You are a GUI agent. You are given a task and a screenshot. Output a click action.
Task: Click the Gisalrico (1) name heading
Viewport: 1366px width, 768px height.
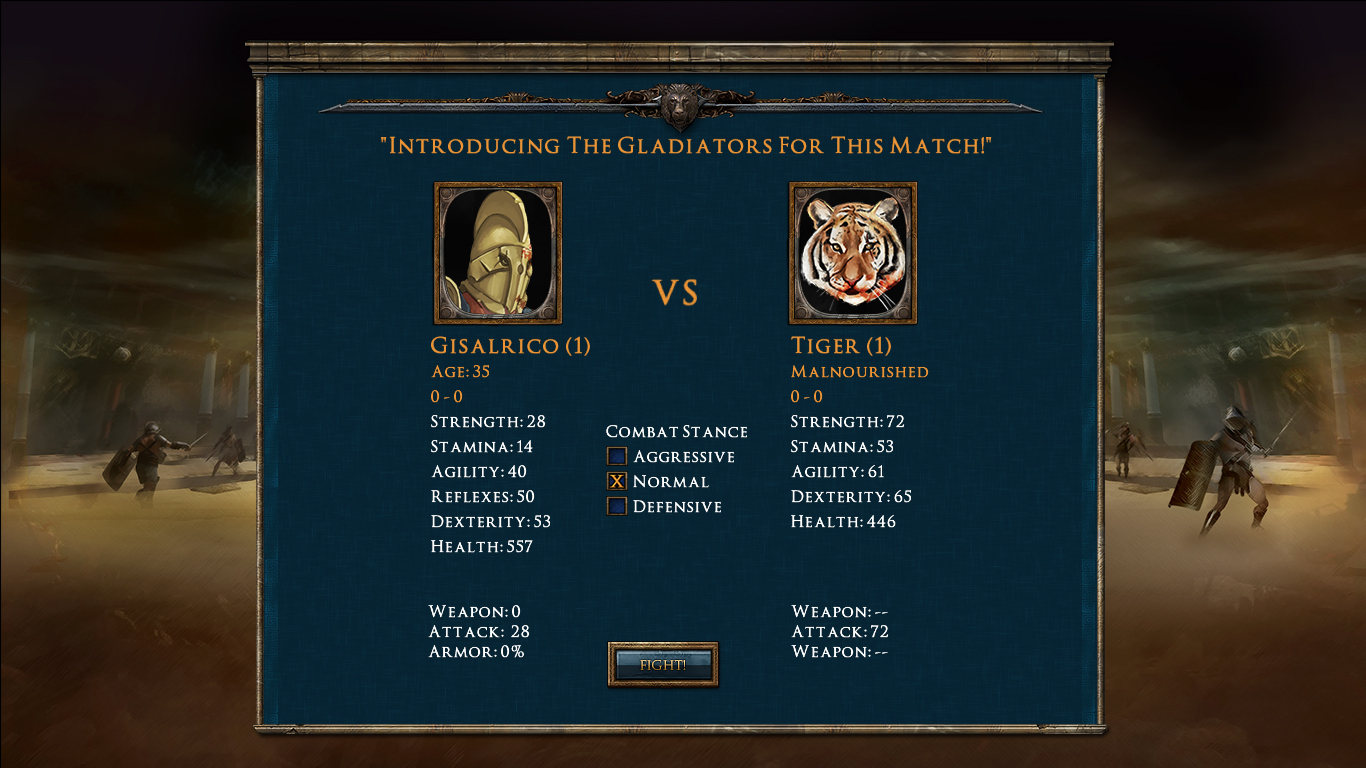(509, 346)
